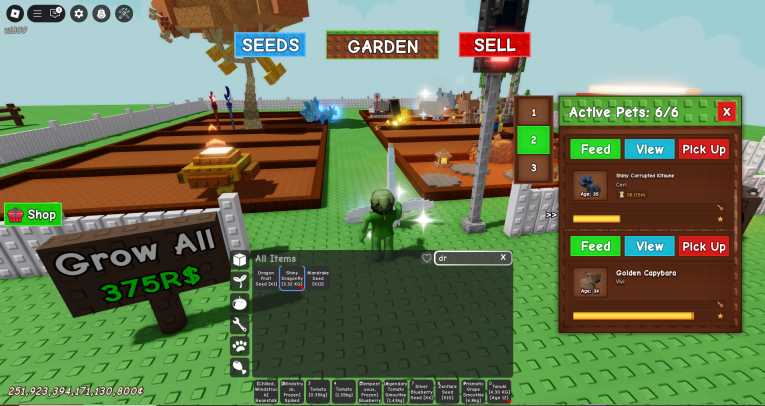Screen dimensions: 765x406
Task: Clear the inventory search text
Action: click(503, 258)
